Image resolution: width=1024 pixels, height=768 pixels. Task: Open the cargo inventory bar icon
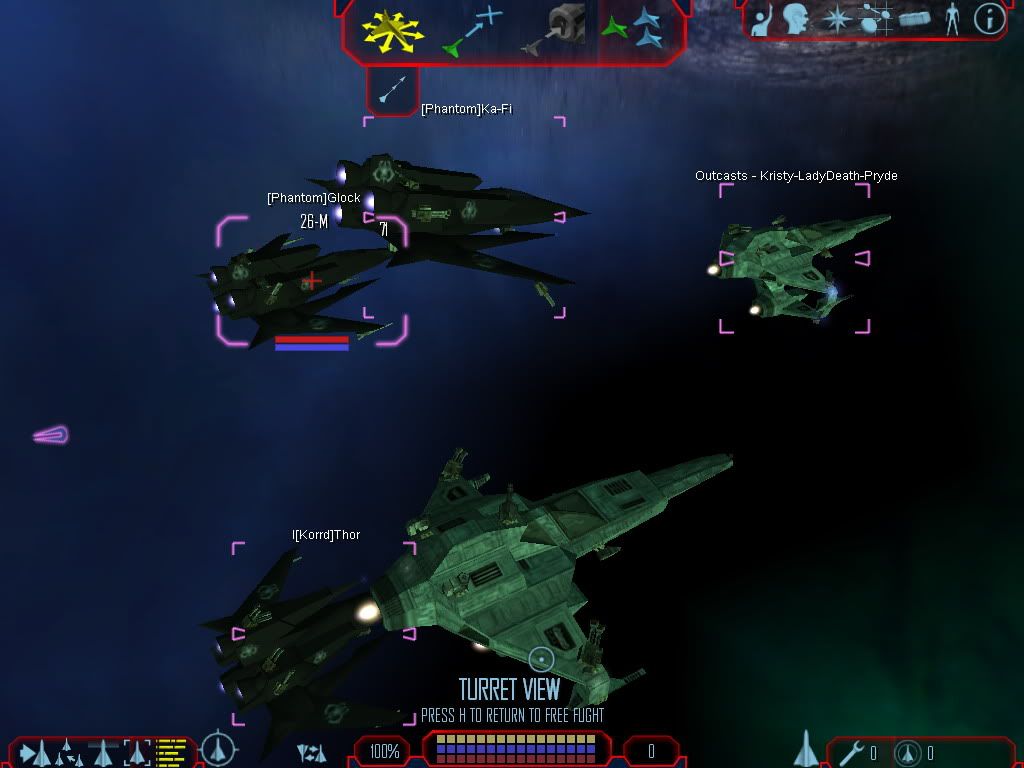pos(915,19)
